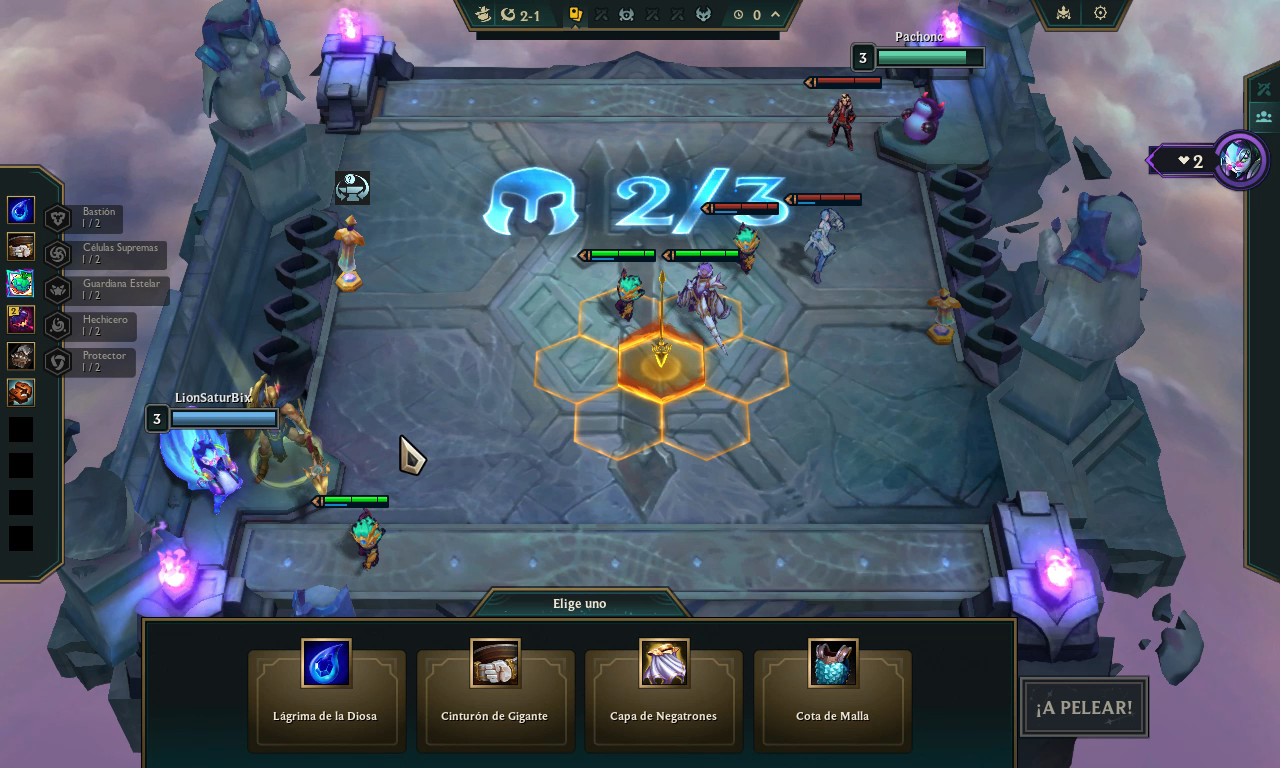Collapse the round tracker with the chevron
This screenshot has height=768, width=1280.
774,14
